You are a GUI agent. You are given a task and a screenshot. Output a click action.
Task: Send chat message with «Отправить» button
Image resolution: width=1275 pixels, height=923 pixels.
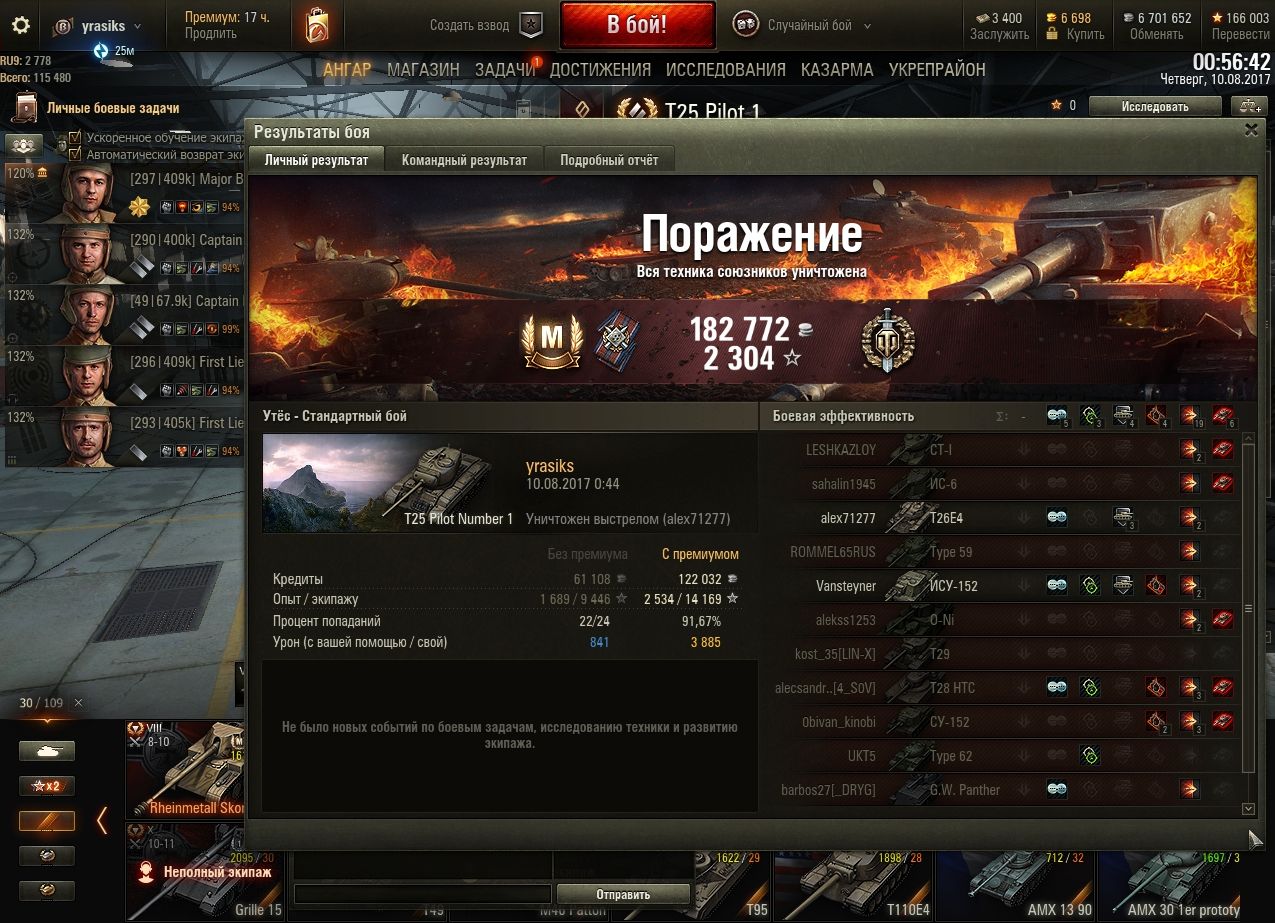[623, 895]
